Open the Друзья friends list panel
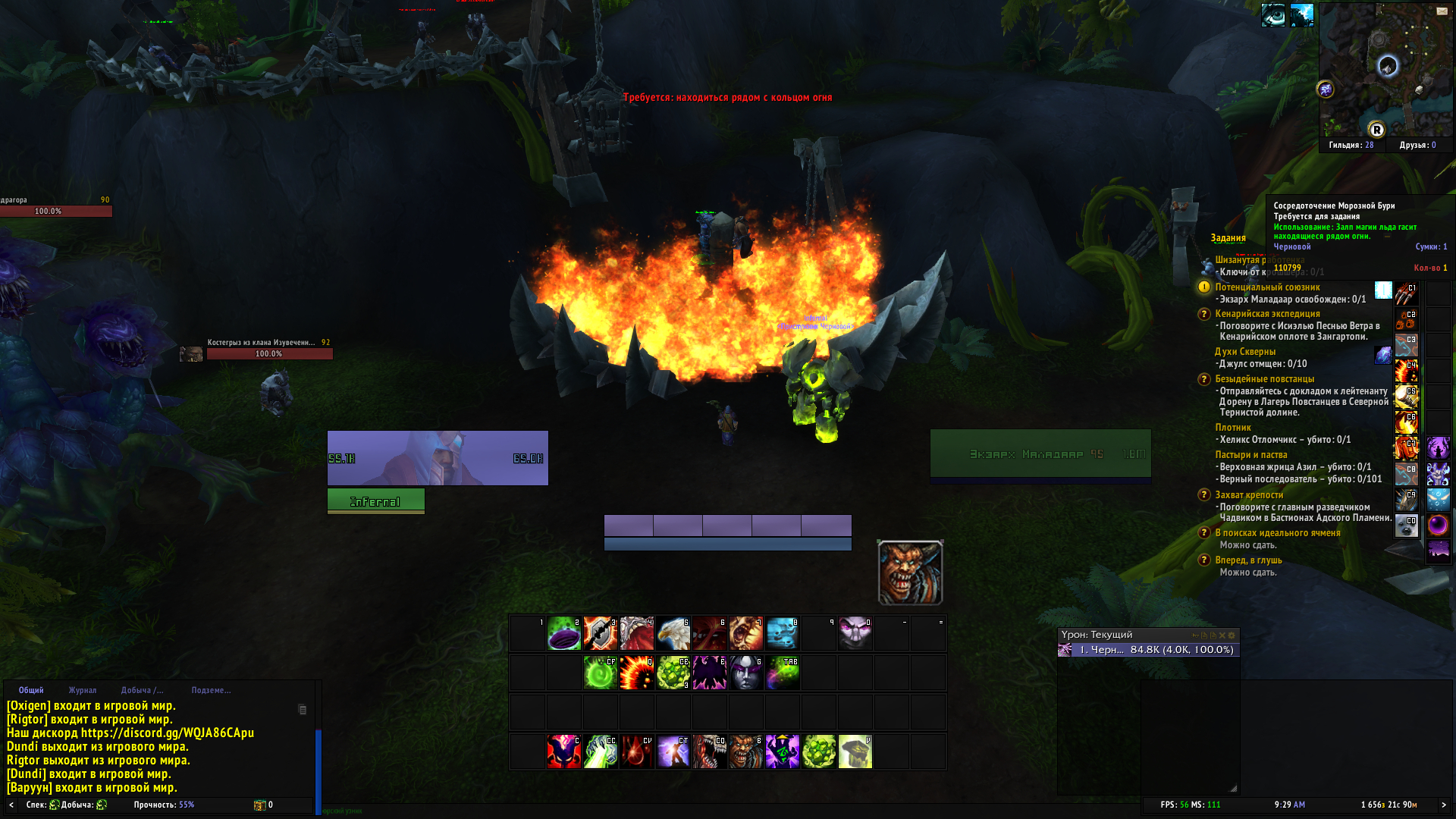1456x819 pixels. [1417, 145]
